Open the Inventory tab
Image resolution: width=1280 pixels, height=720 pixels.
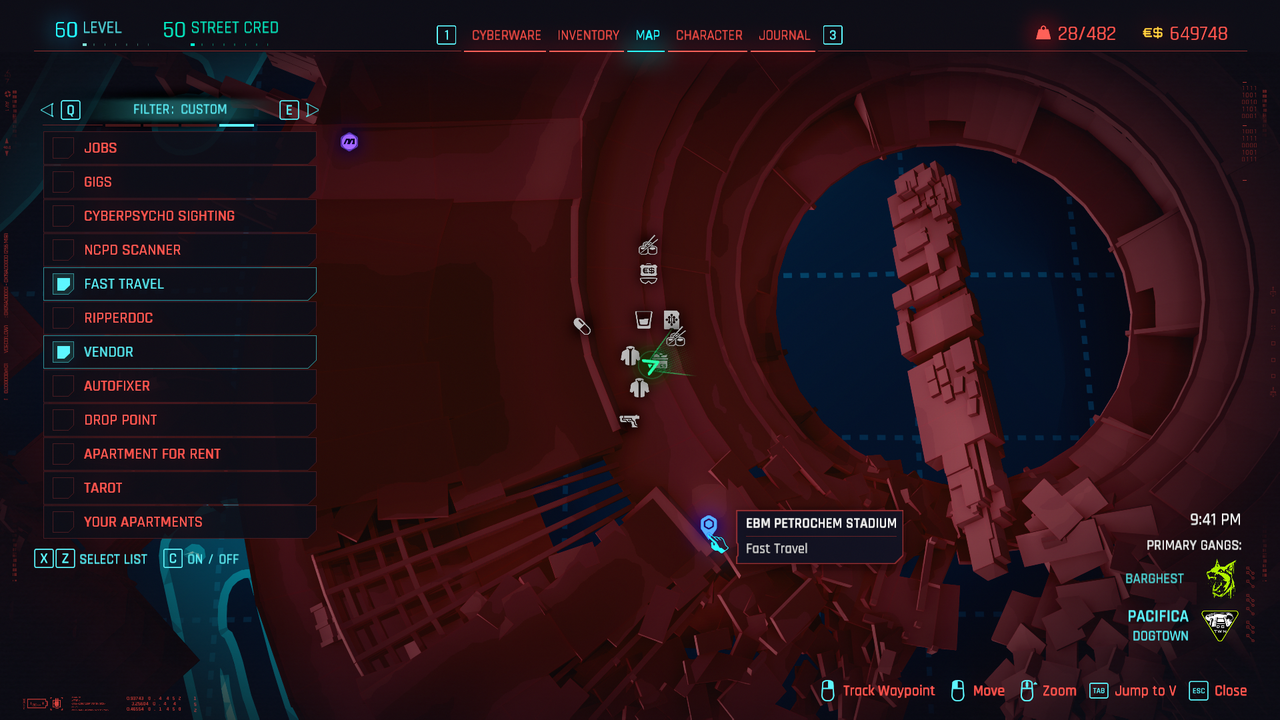[x=588, y=35]
